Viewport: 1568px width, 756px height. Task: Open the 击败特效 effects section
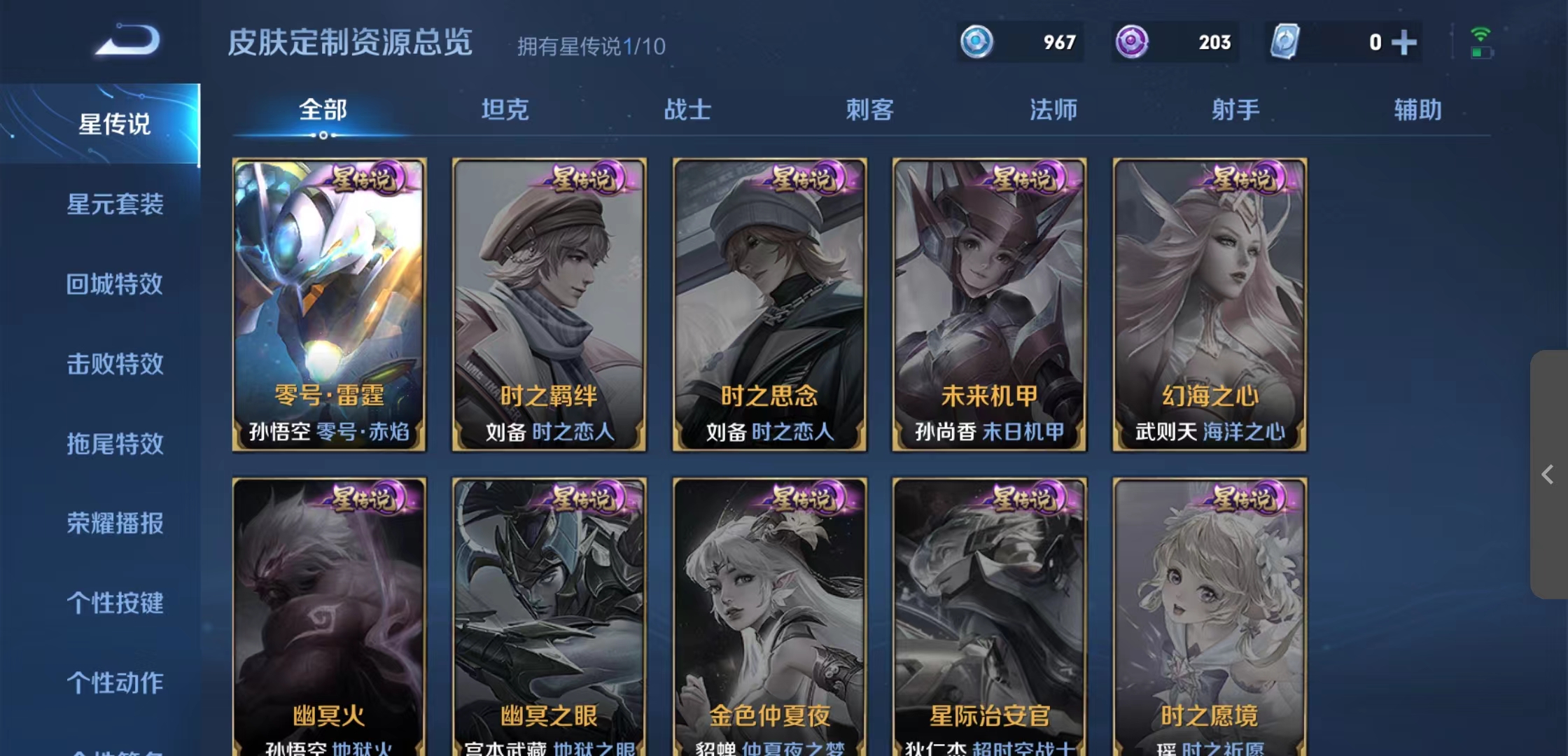tap(114, 365)
